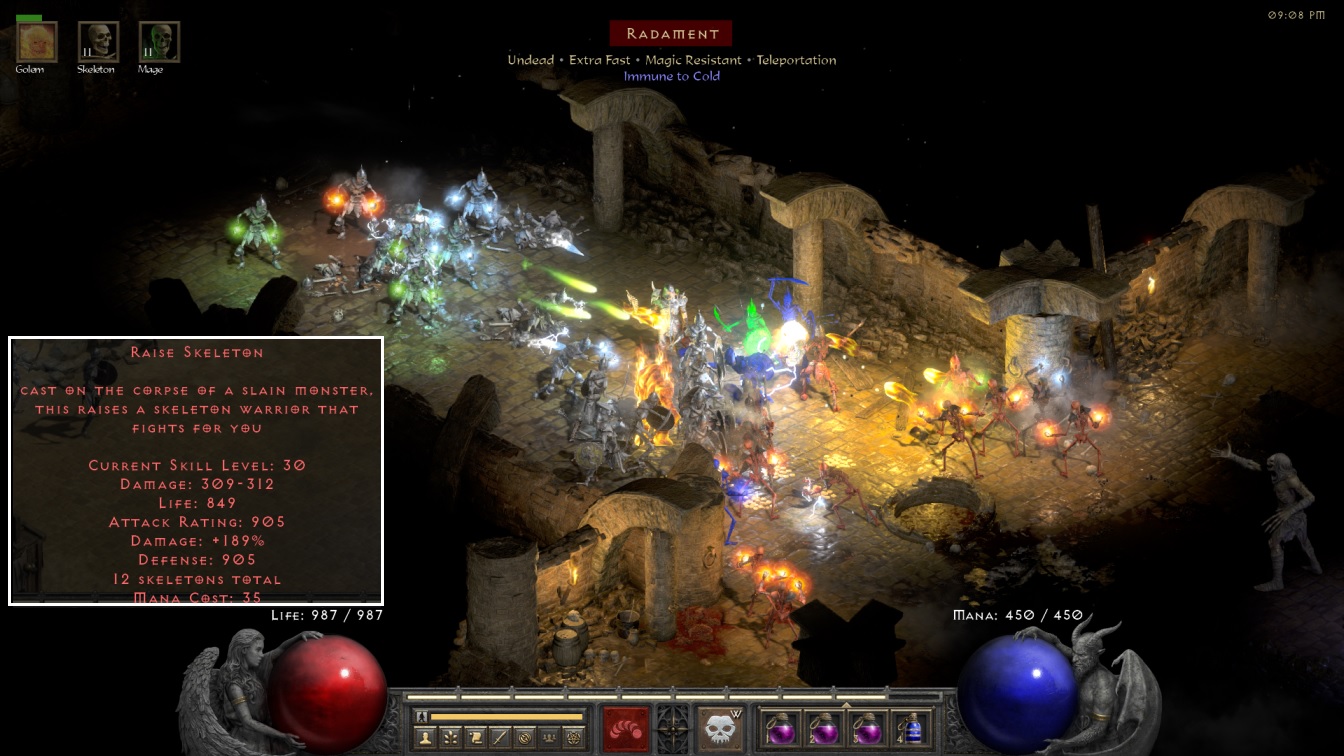
Task: Use the purple potion in belt slot 1
Action: coord(779,728)
